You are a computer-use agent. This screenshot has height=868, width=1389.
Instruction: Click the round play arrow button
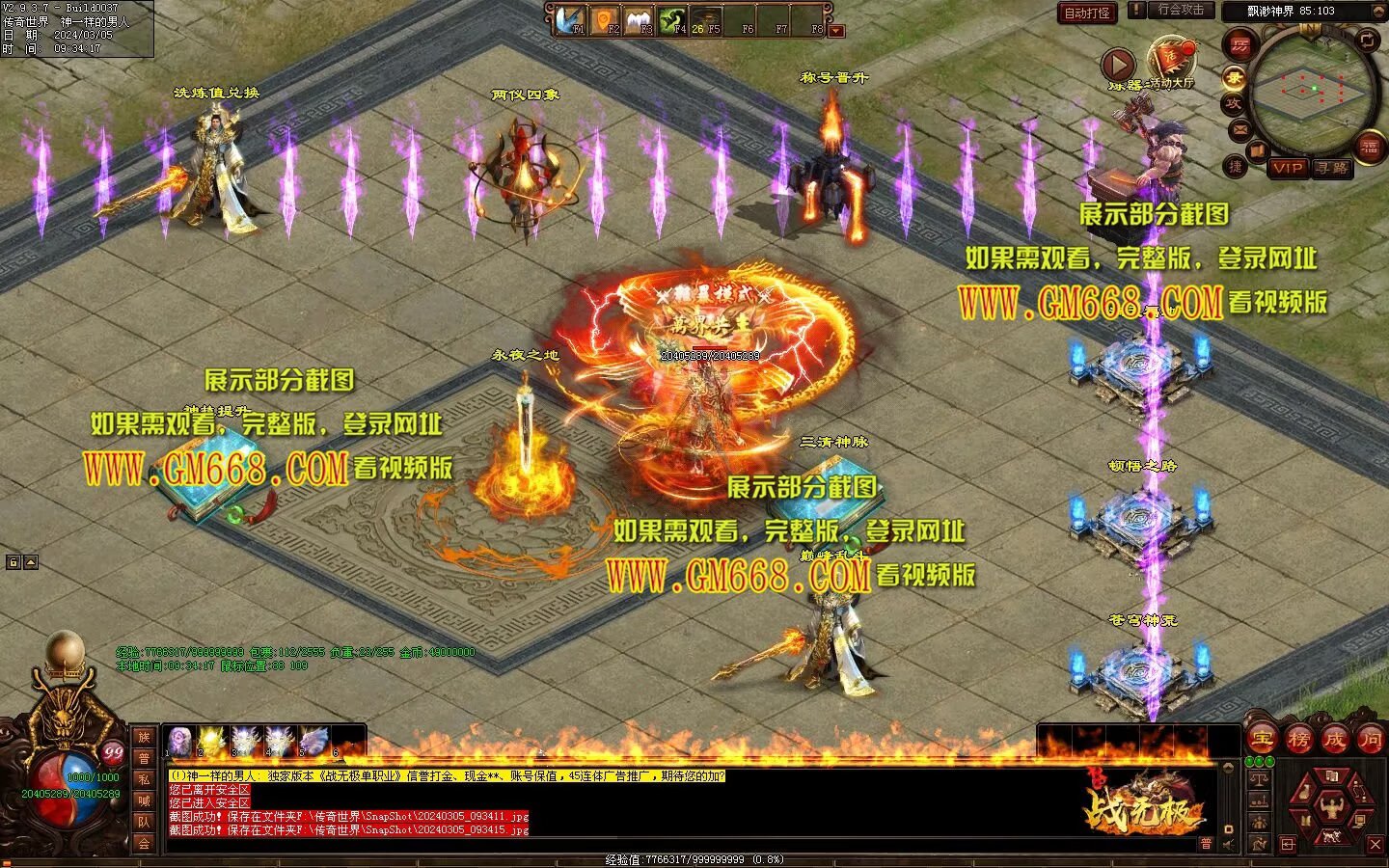pyautogui.click(x=1119, y=66)
